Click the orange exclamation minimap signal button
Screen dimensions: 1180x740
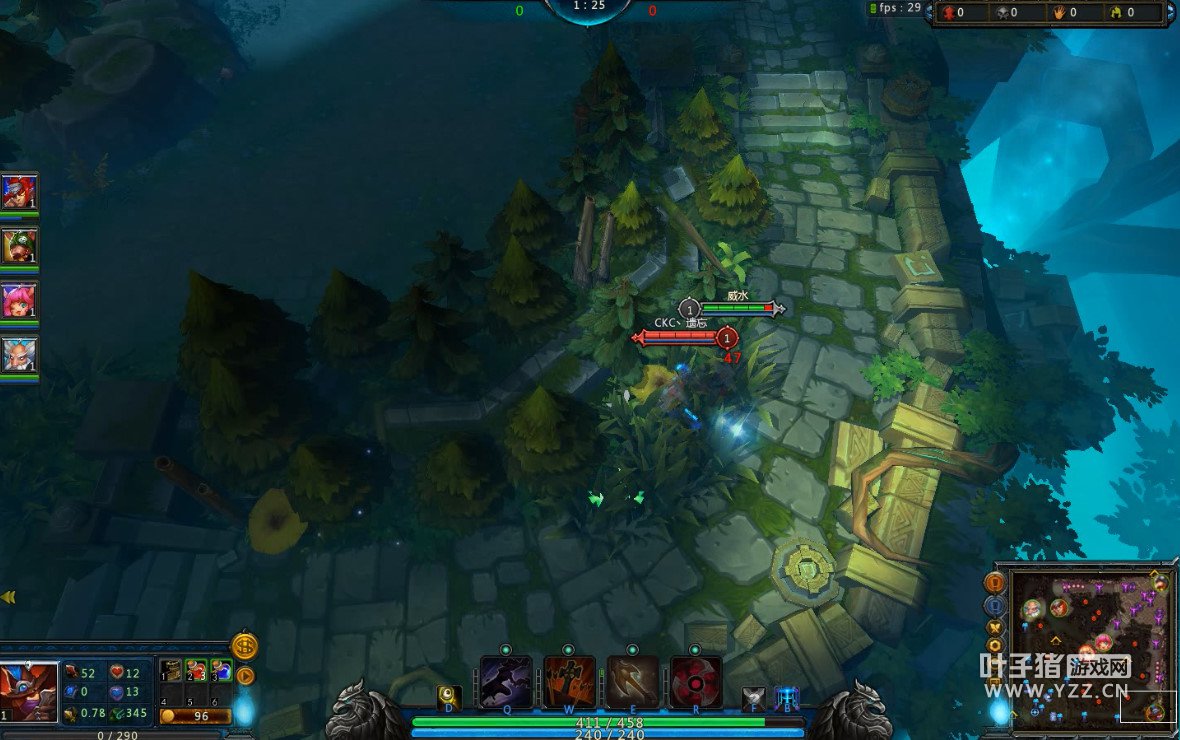click(x=995, y=582)
